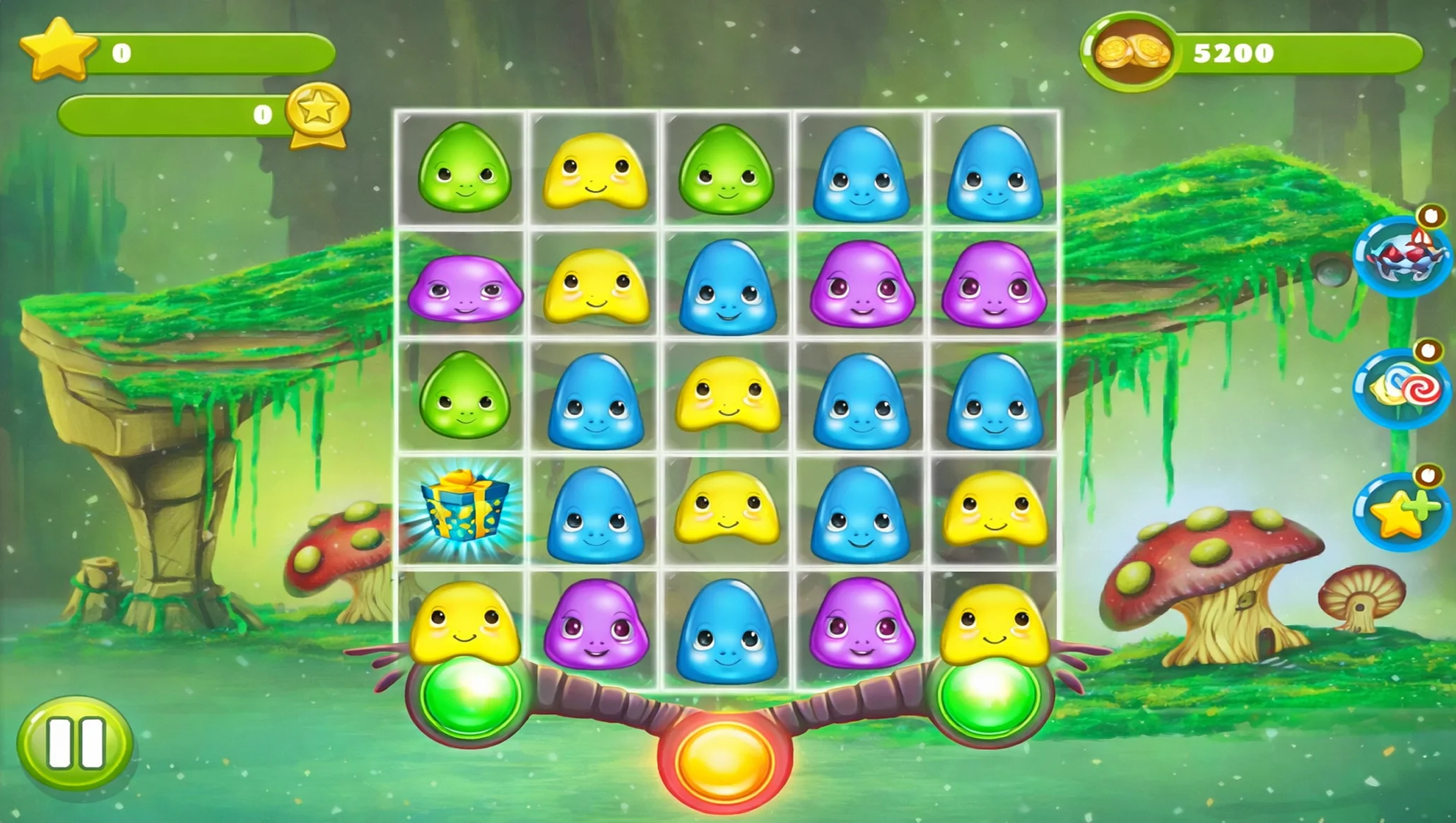Select the green jelly in the top-left corner
The image size is (1456, 823).
464,168
